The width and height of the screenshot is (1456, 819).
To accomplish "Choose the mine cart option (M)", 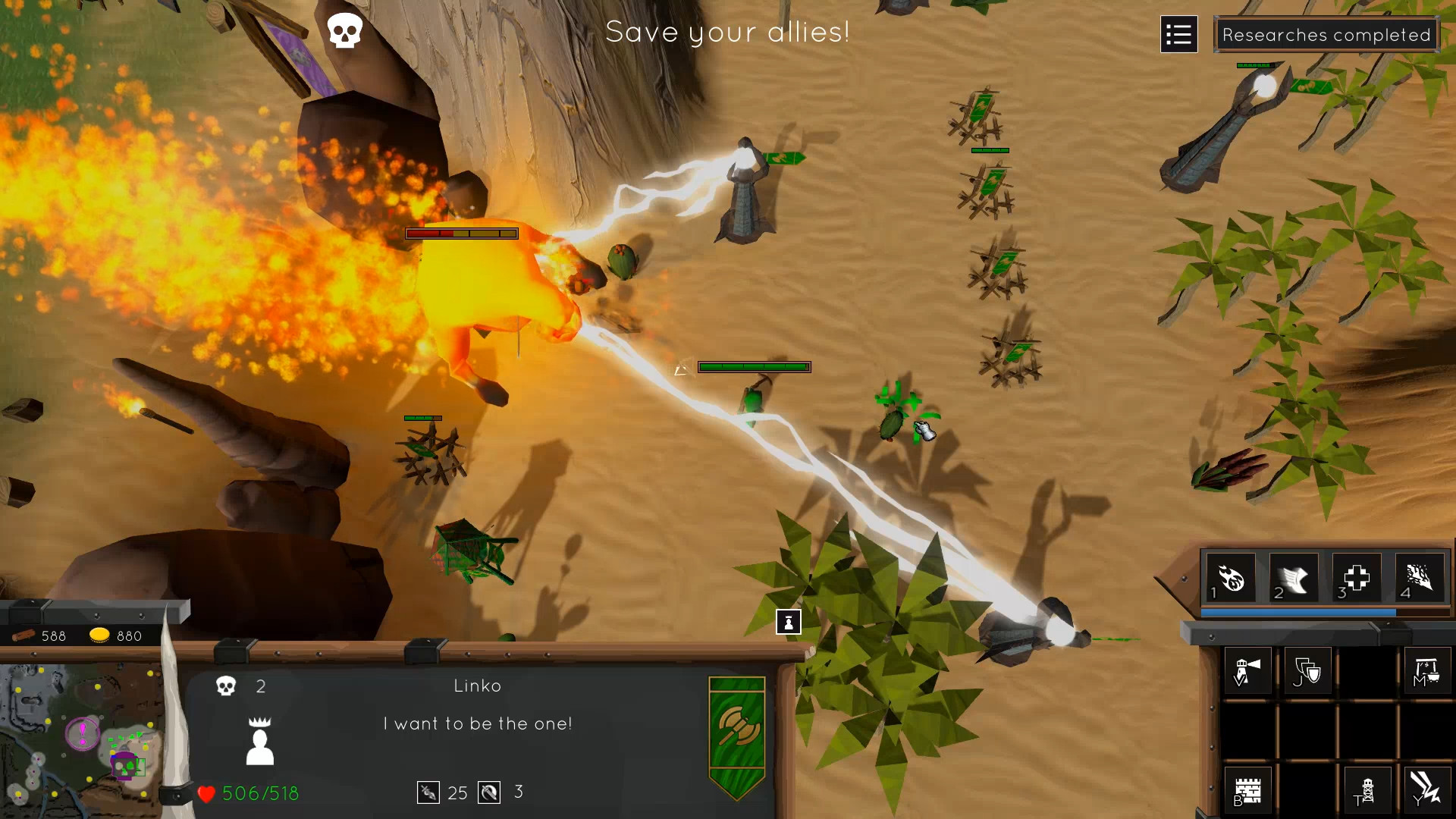I will pyautogui.click(x=1429, y=670).
